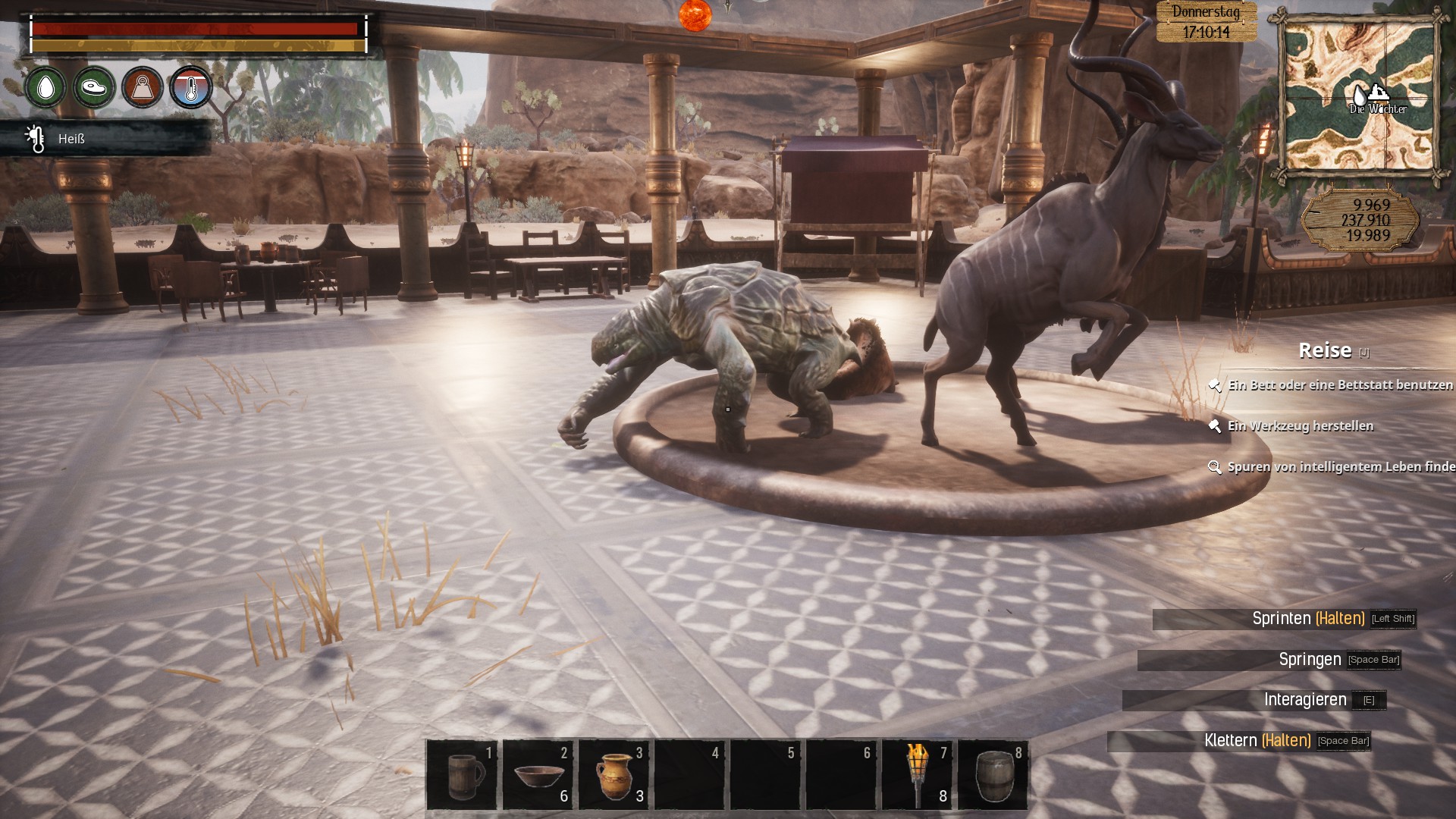The image size is (1456, 819).
Task: Select the 'Ein Werkzeug herstellen' journey step
Action: [1300, 426]
